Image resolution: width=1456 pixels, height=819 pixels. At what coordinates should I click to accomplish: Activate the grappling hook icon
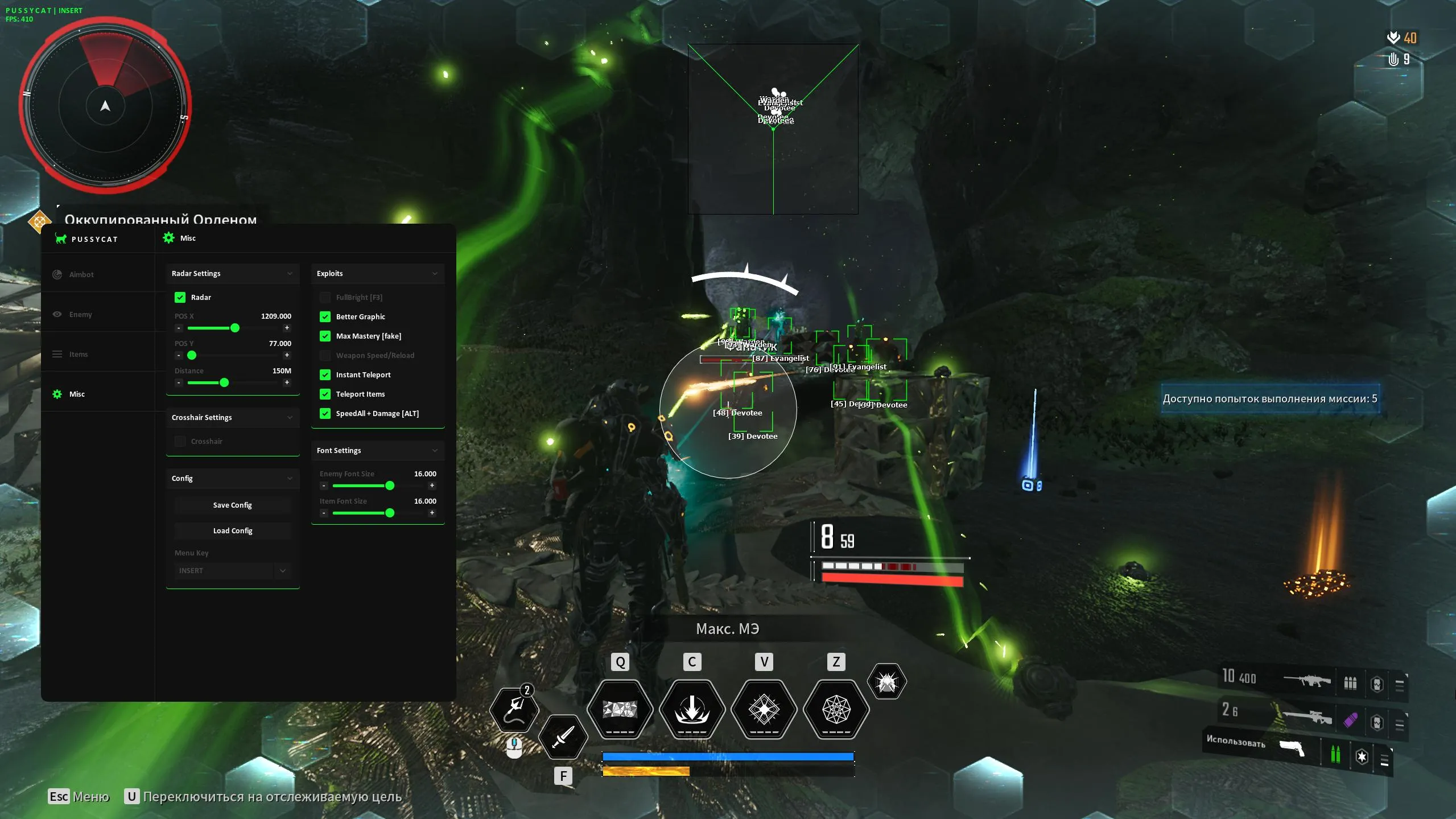(514, 710)
